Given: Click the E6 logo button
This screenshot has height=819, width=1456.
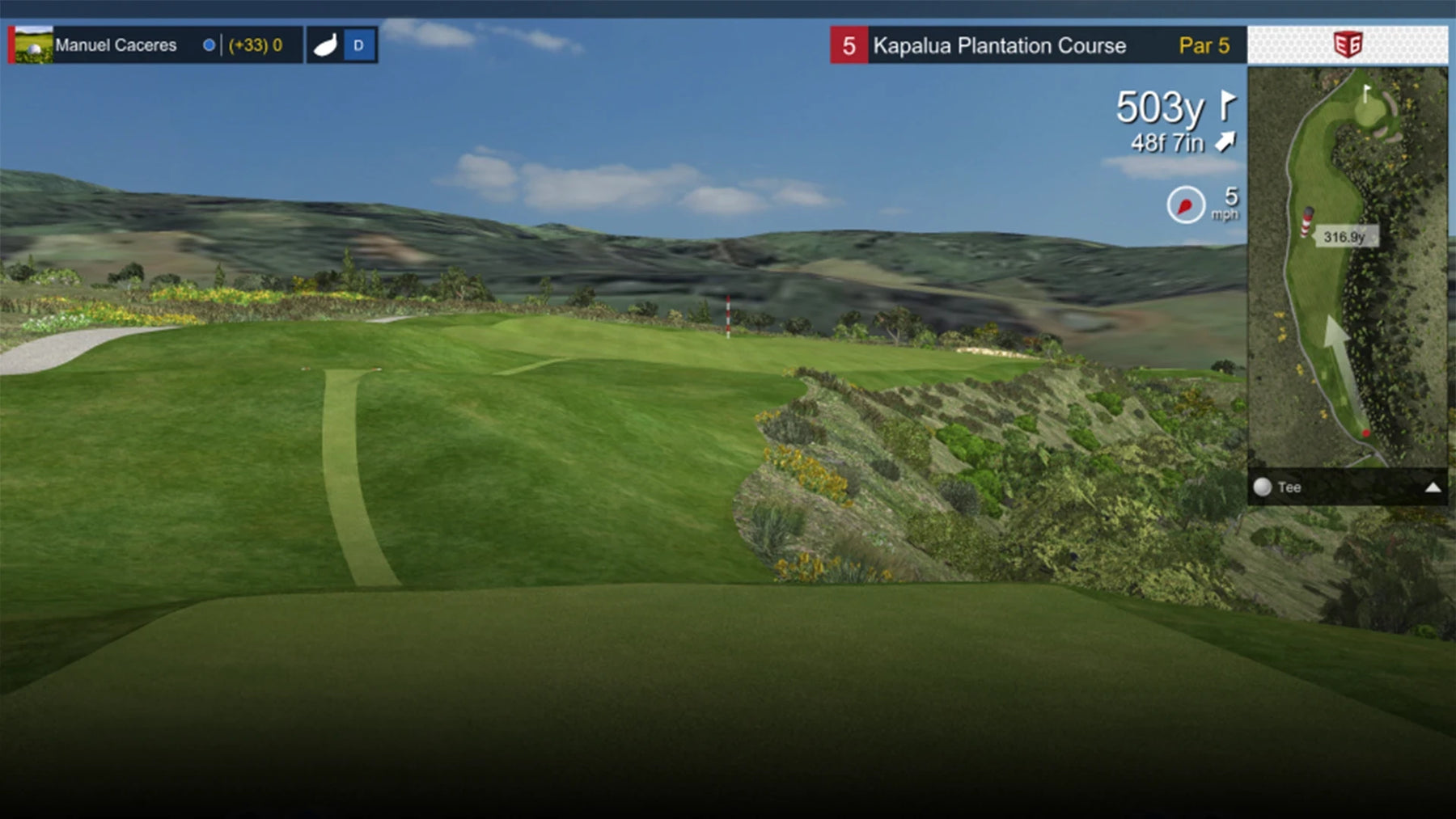Looking at the screenshot, I should (1347, 45).
